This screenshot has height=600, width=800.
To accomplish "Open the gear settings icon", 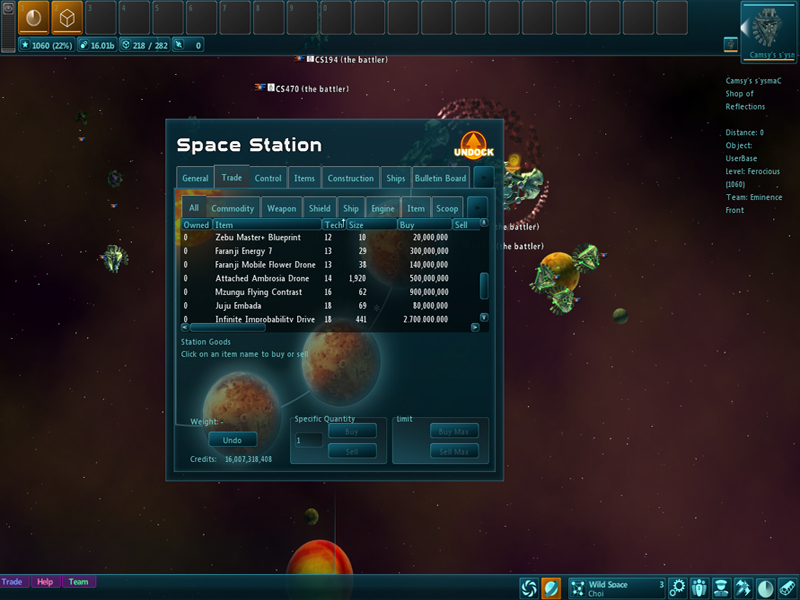I will point(677,587).
